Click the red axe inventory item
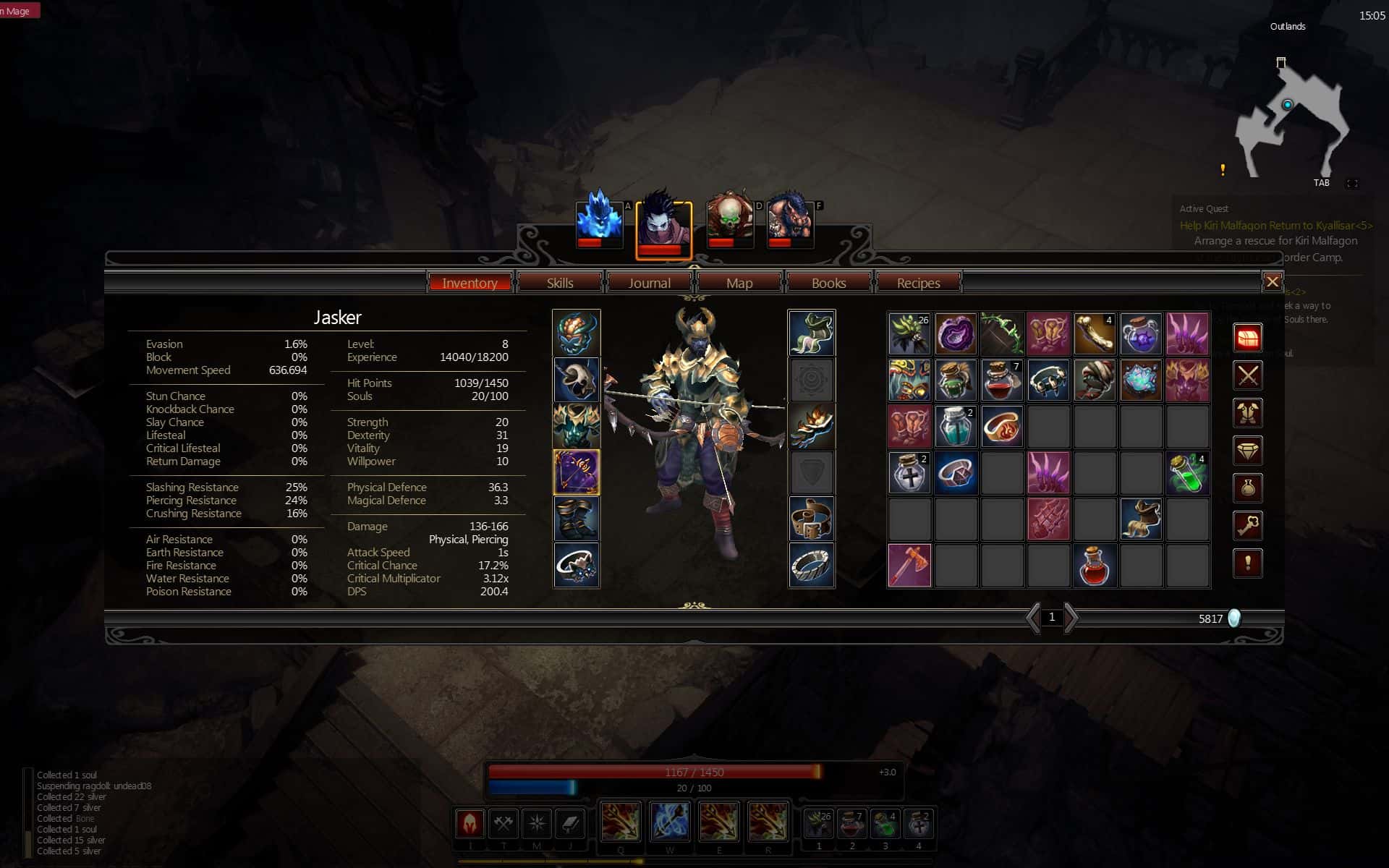The image size is (1389, 868). 909,566
